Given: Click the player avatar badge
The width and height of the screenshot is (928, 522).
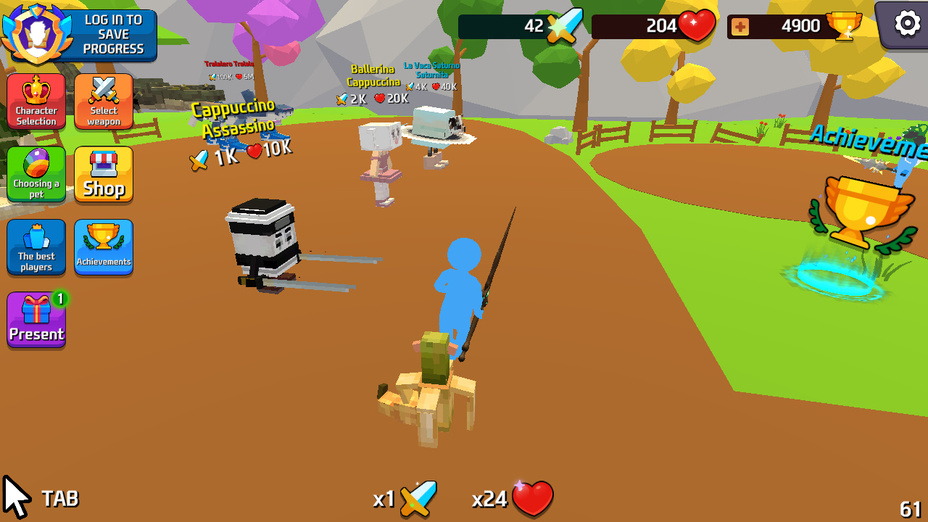Looking at the screenshot, I should tap(37, 33).
